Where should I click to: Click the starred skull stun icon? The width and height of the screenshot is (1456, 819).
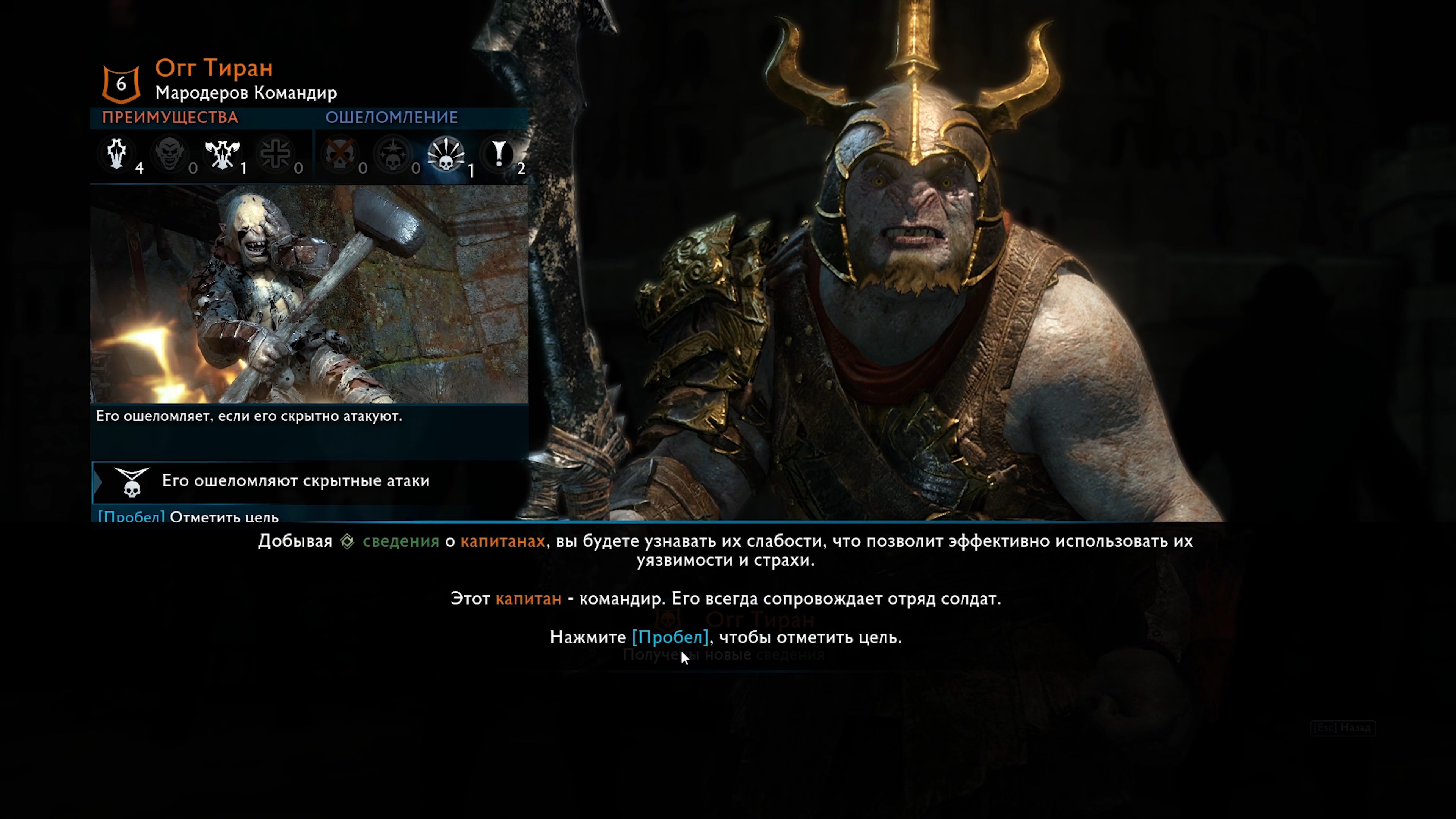click(394, 154)
